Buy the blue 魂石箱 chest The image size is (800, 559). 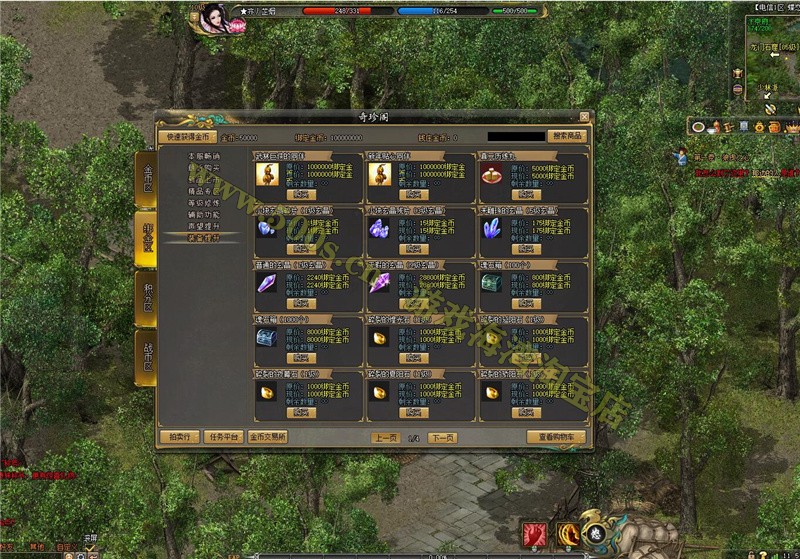pyautogui.click(x=300, y=358)
